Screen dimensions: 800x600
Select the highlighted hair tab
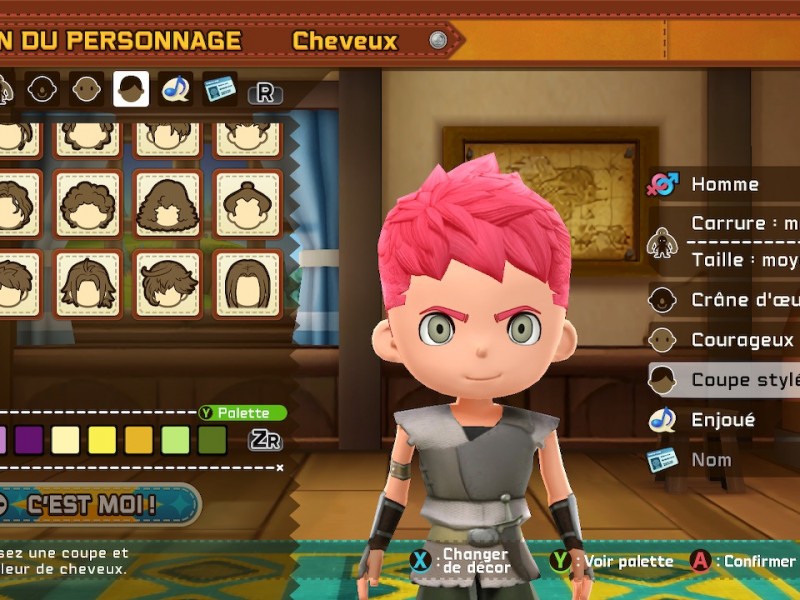(131, 89)
